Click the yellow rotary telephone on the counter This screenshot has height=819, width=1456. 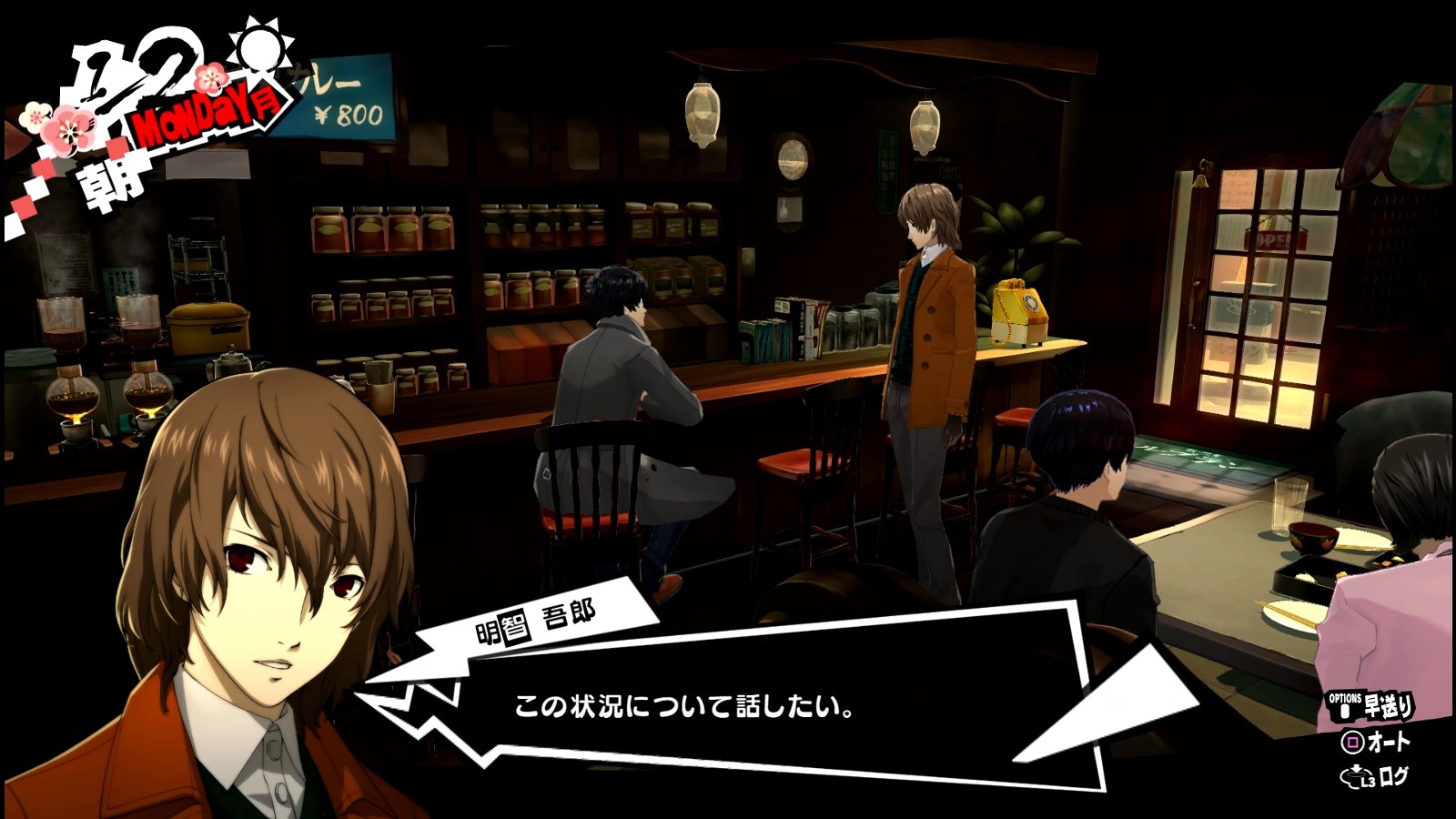click(x=1021, y=309)
